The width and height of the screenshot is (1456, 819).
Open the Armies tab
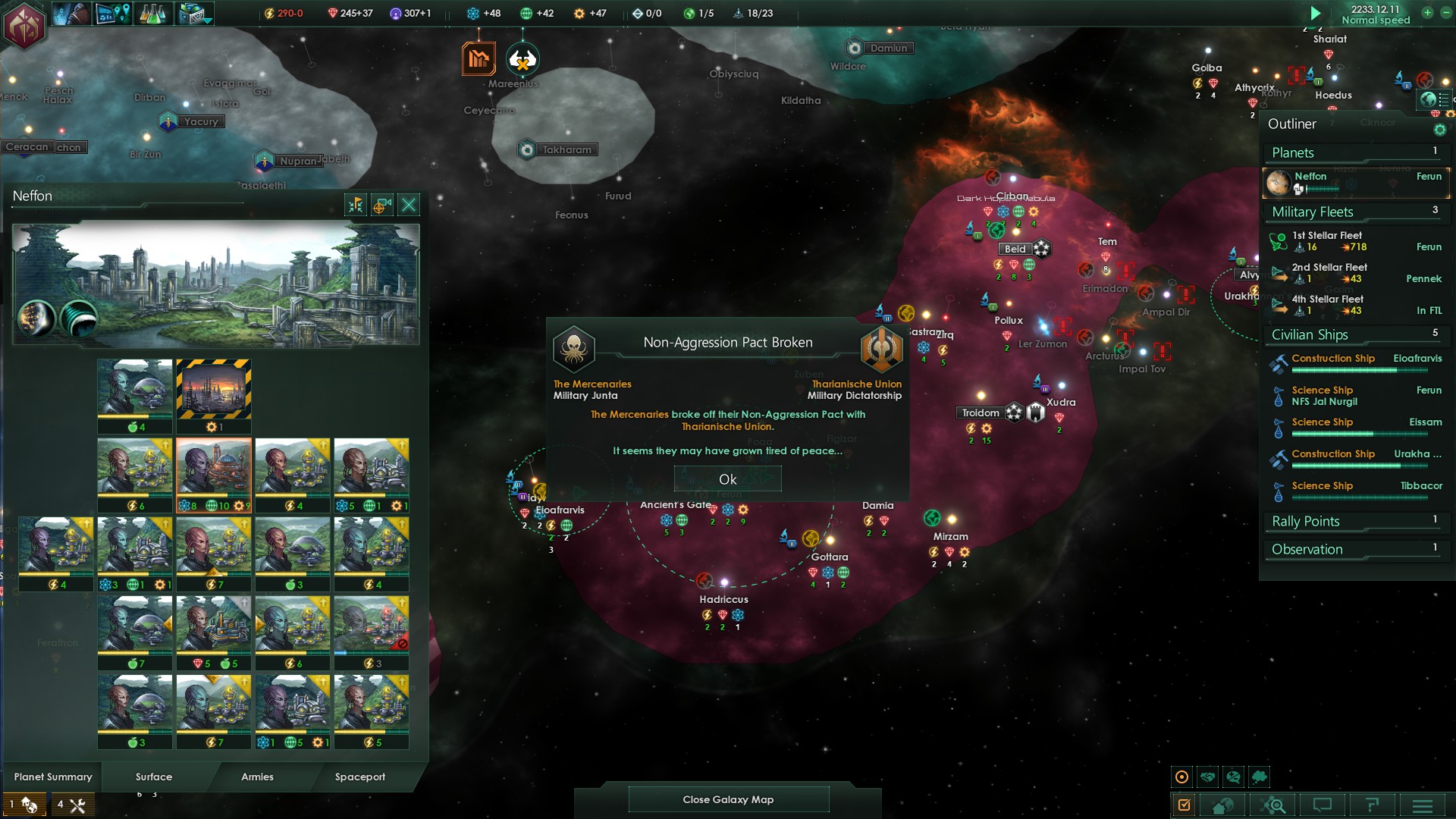[x=257, y=777]
